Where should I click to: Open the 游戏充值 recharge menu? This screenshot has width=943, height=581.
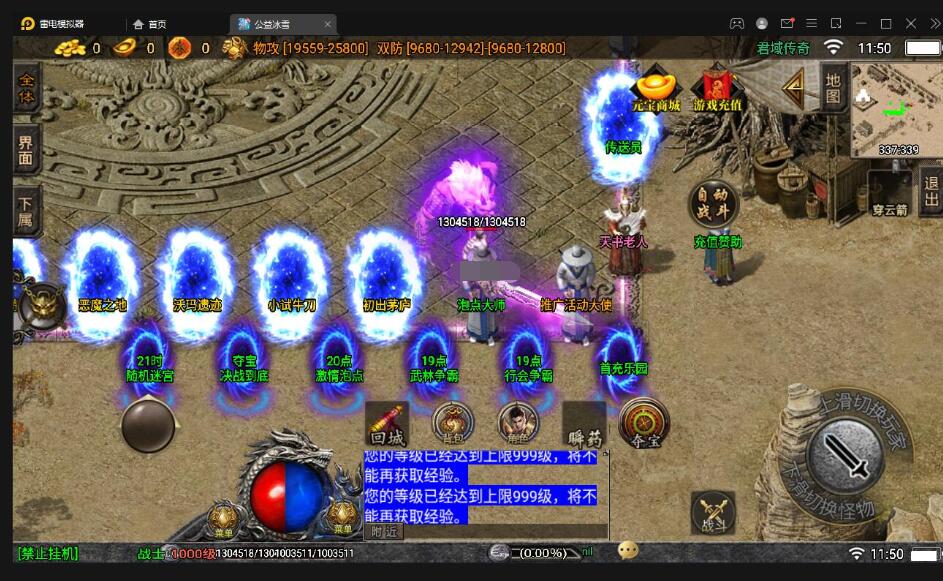pos(717,87)
